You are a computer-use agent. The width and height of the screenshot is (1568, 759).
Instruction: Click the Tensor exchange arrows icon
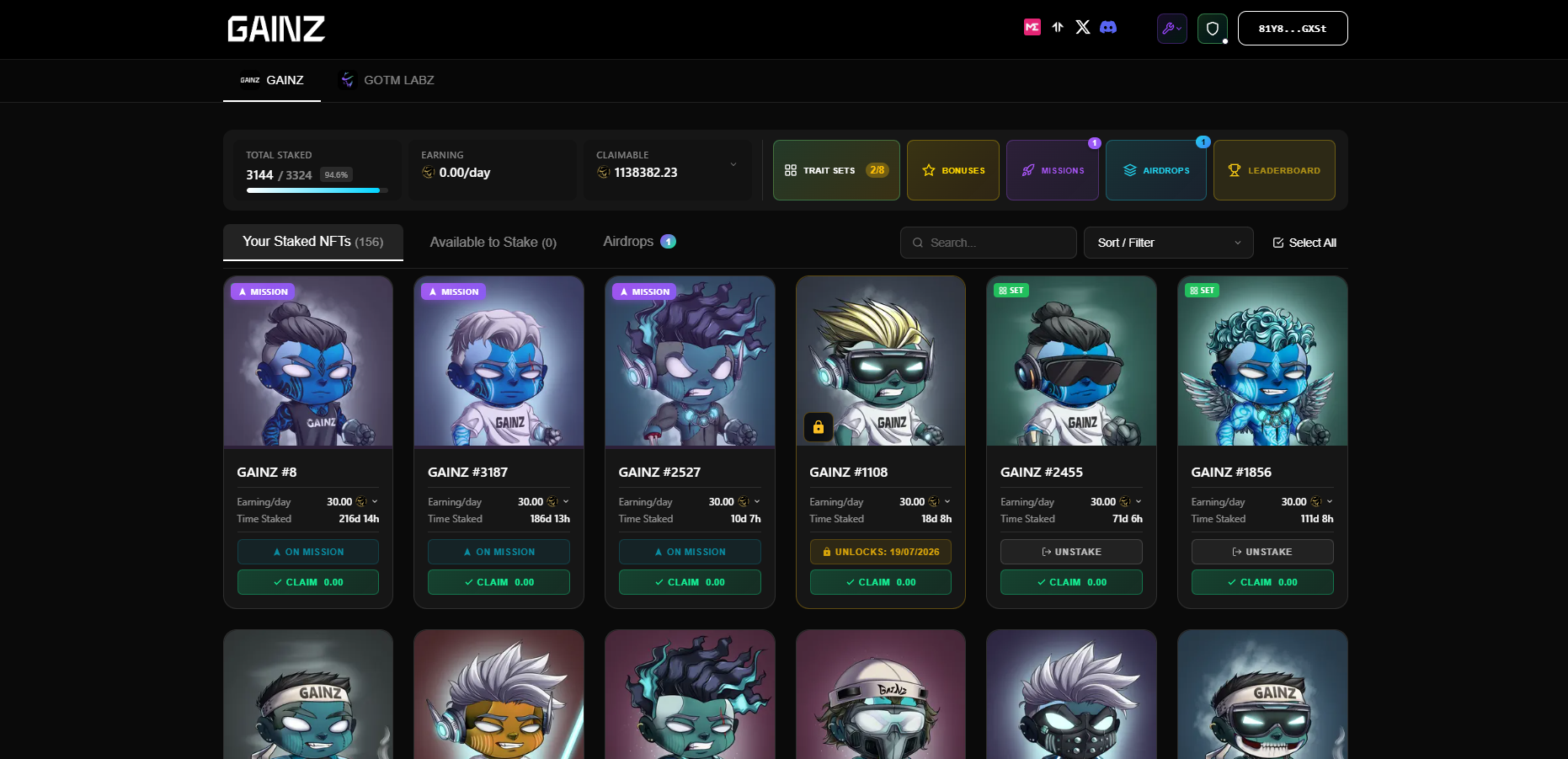(1058, 27)
